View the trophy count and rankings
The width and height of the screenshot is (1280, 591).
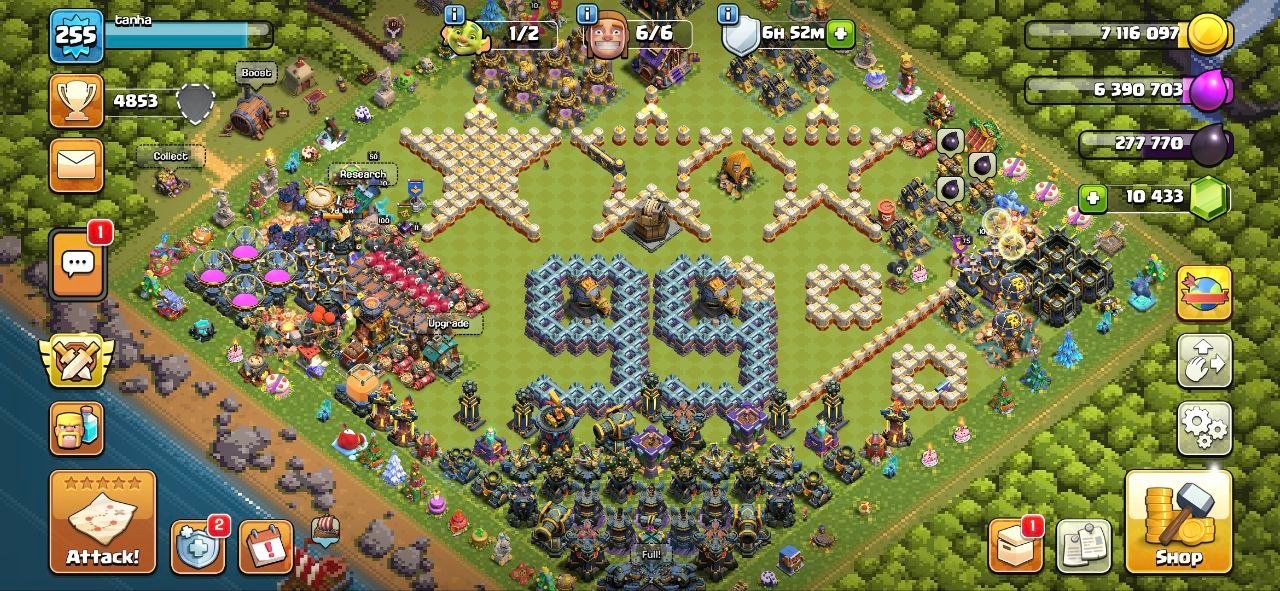tap(77, 102)
